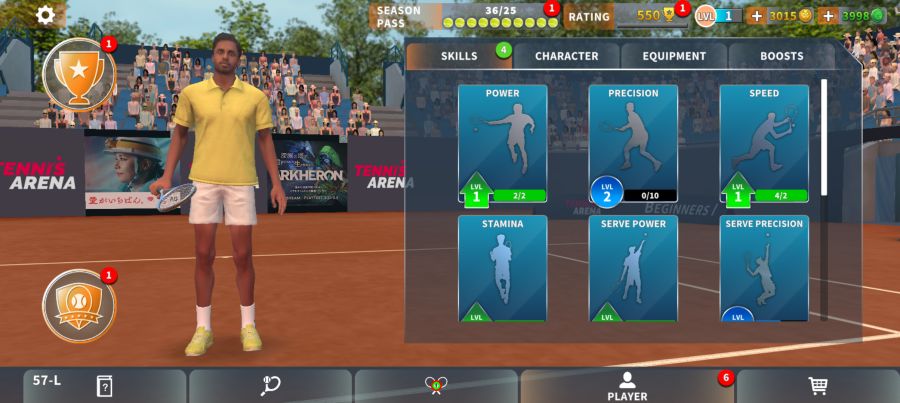
Task: Open the shopping cart store tab
Action: pyautogui.click(x=817, y=386)
